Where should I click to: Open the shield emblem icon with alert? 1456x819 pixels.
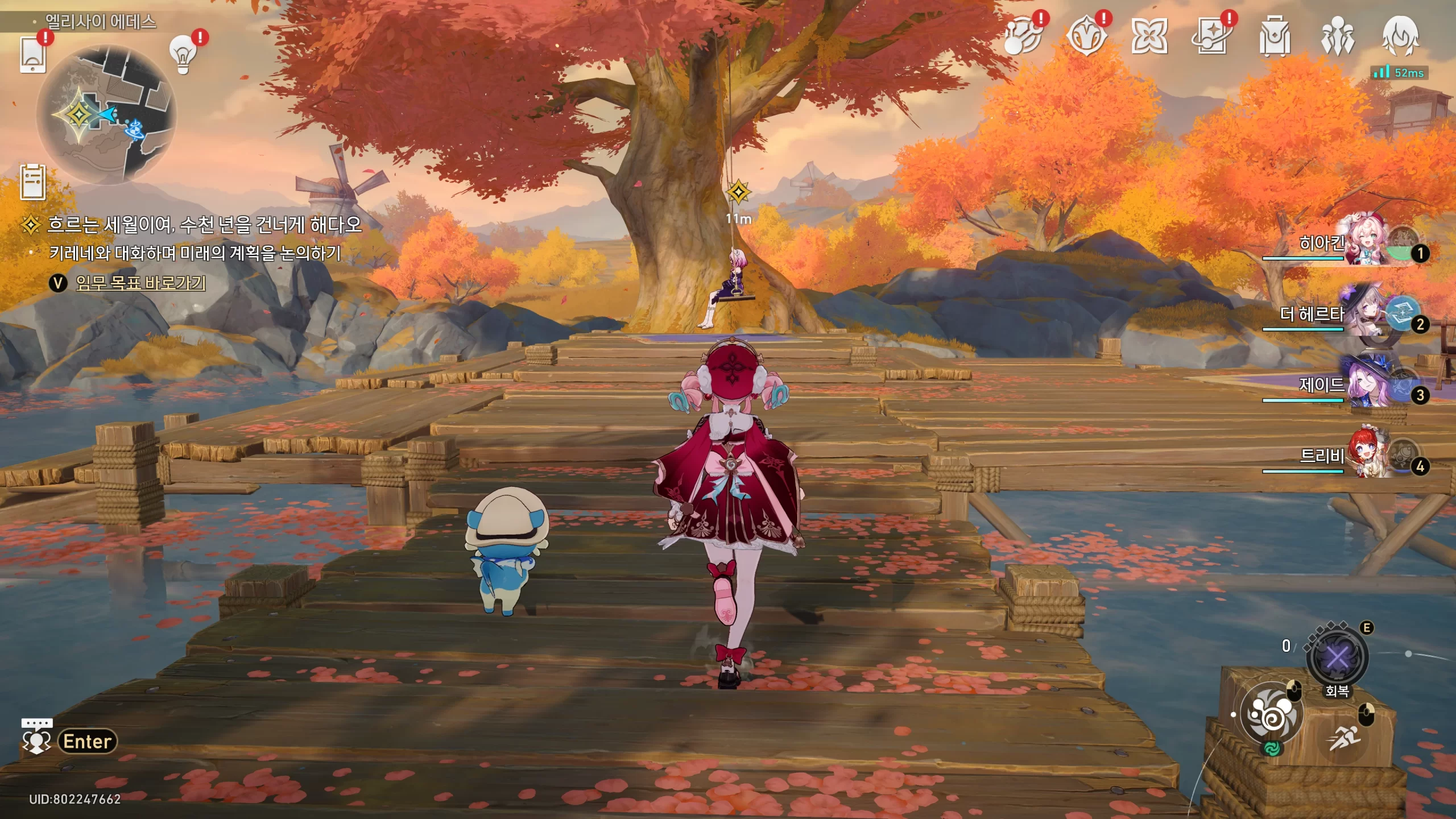tap(1086, 36)
